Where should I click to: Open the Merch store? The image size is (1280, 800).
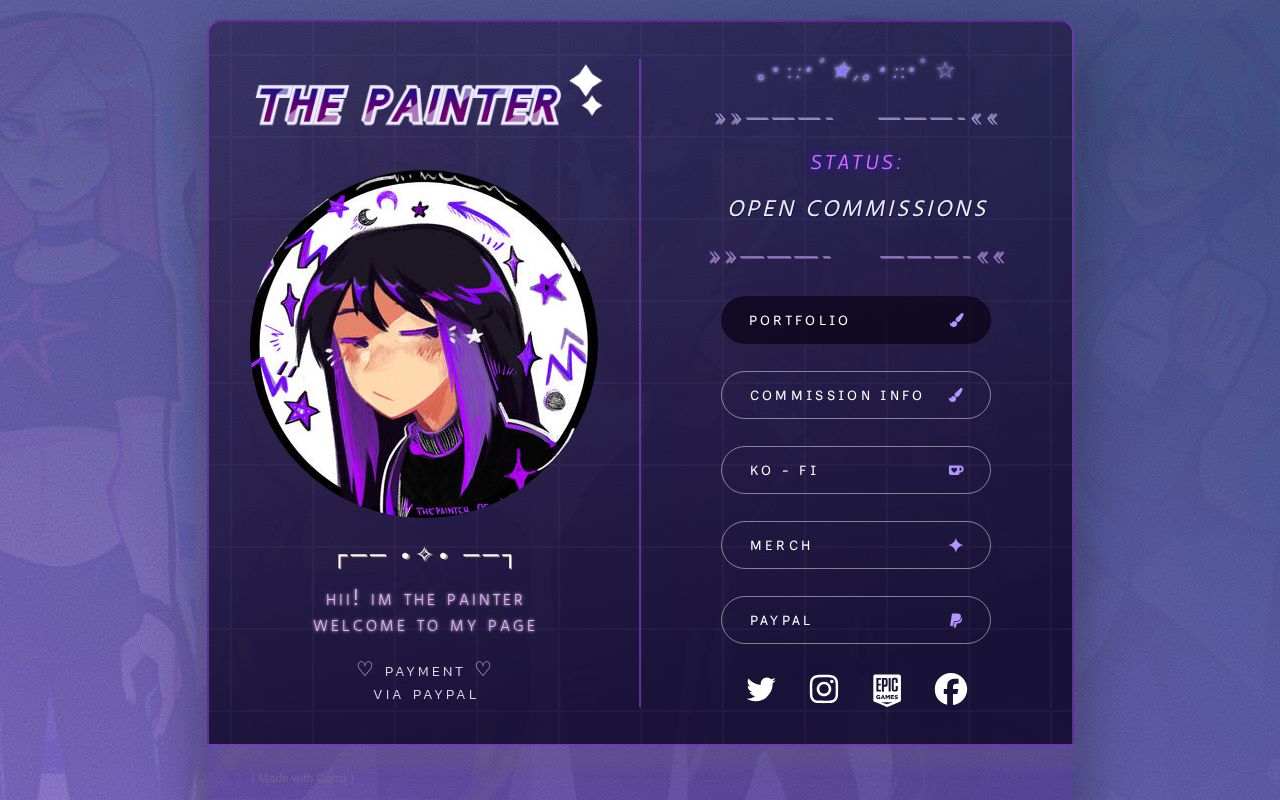855,545
